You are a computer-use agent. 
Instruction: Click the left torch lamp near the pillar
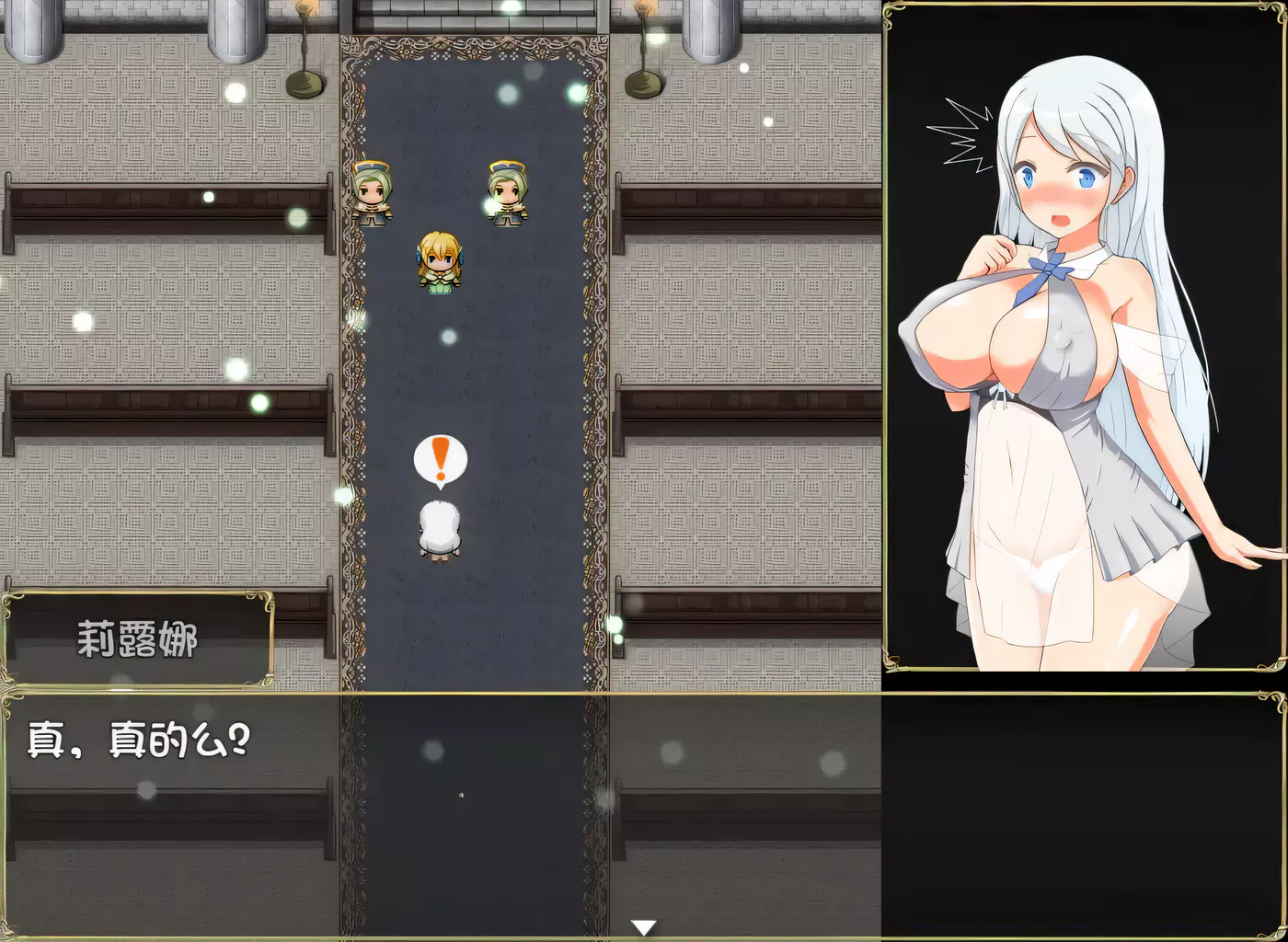[304, 55]
